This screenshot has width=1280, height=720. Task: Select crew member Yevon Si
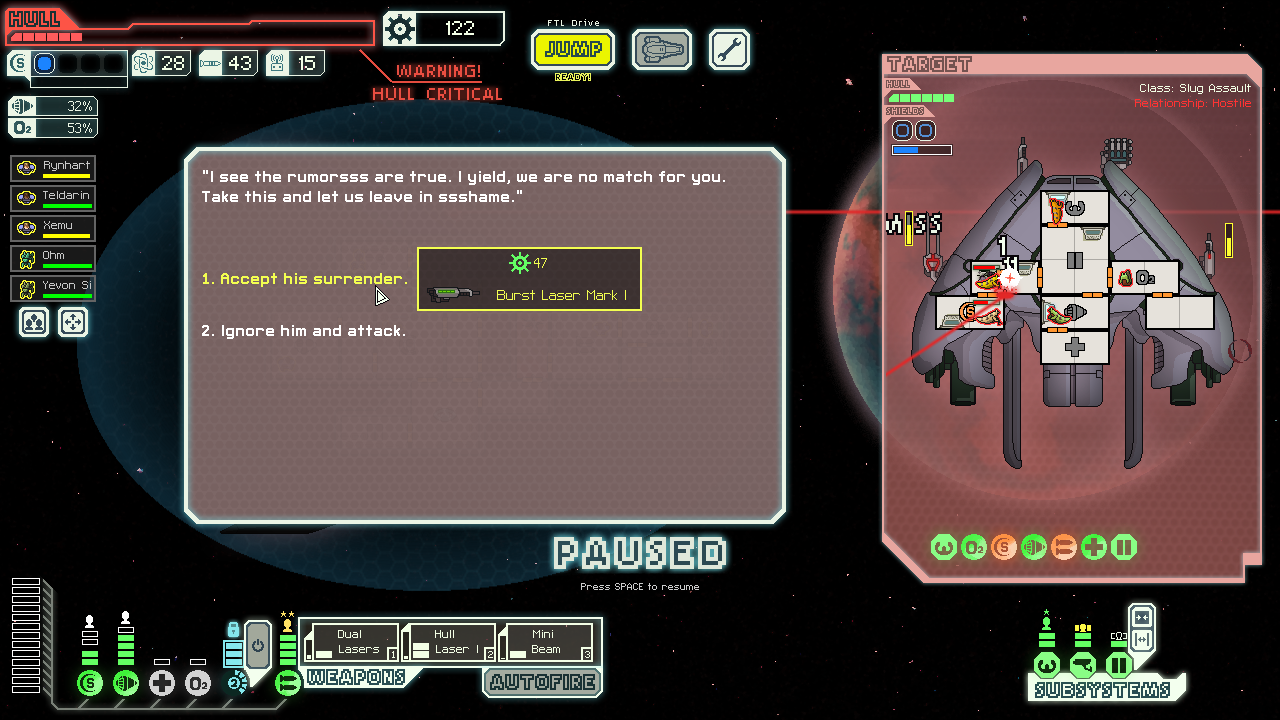54,288
